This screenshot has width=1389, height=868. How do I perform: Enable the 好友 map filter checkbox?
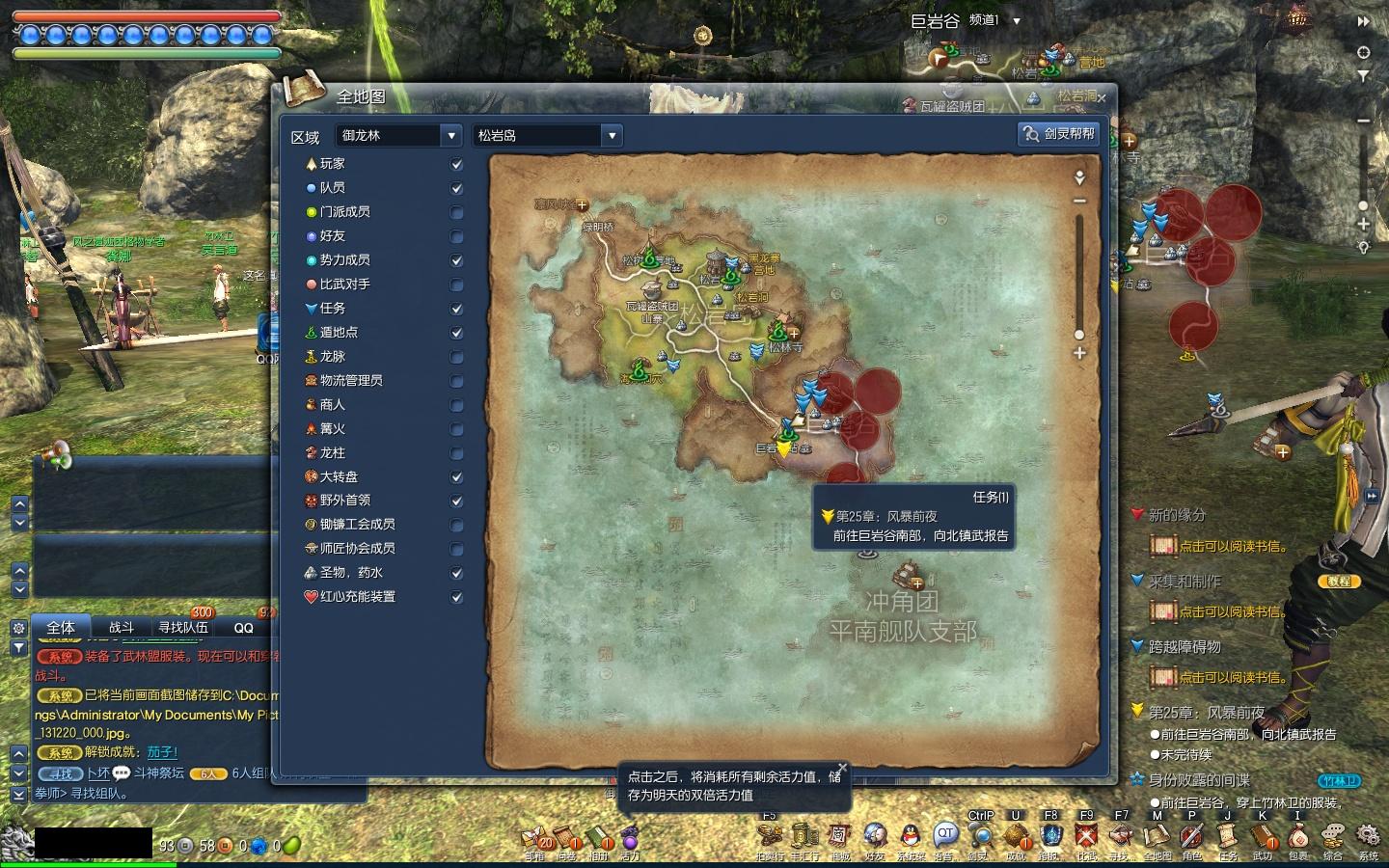click(x=457, y=237)
